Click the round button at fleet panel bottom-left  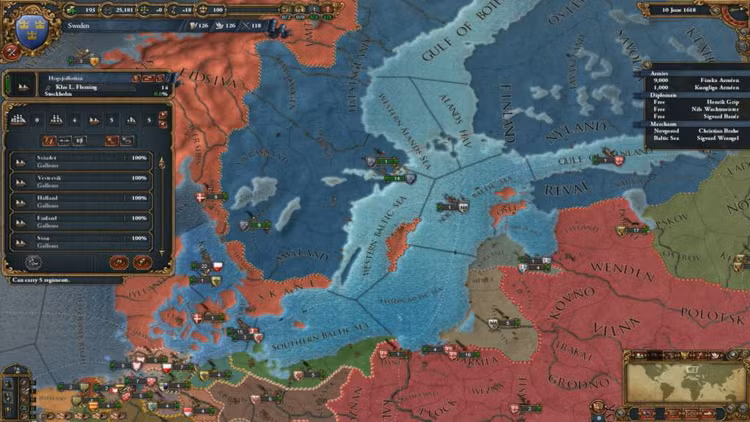coord(32,261)
